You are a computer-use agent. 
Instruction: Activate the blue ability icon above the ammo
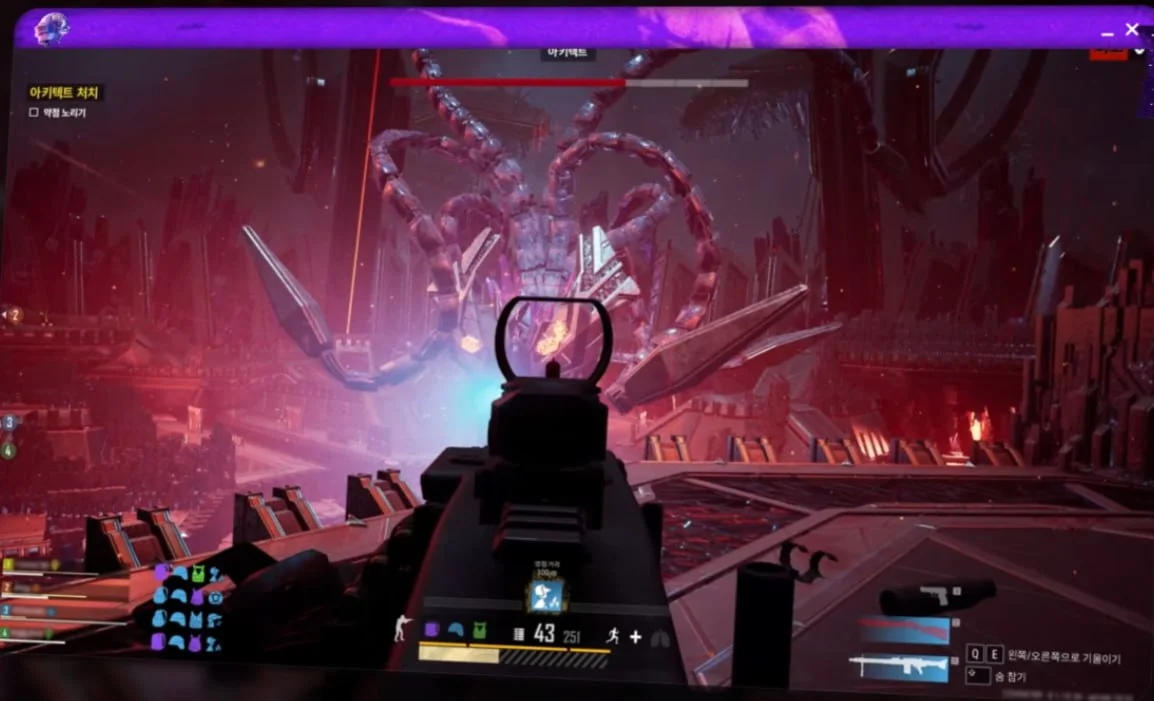coord(546,595)
